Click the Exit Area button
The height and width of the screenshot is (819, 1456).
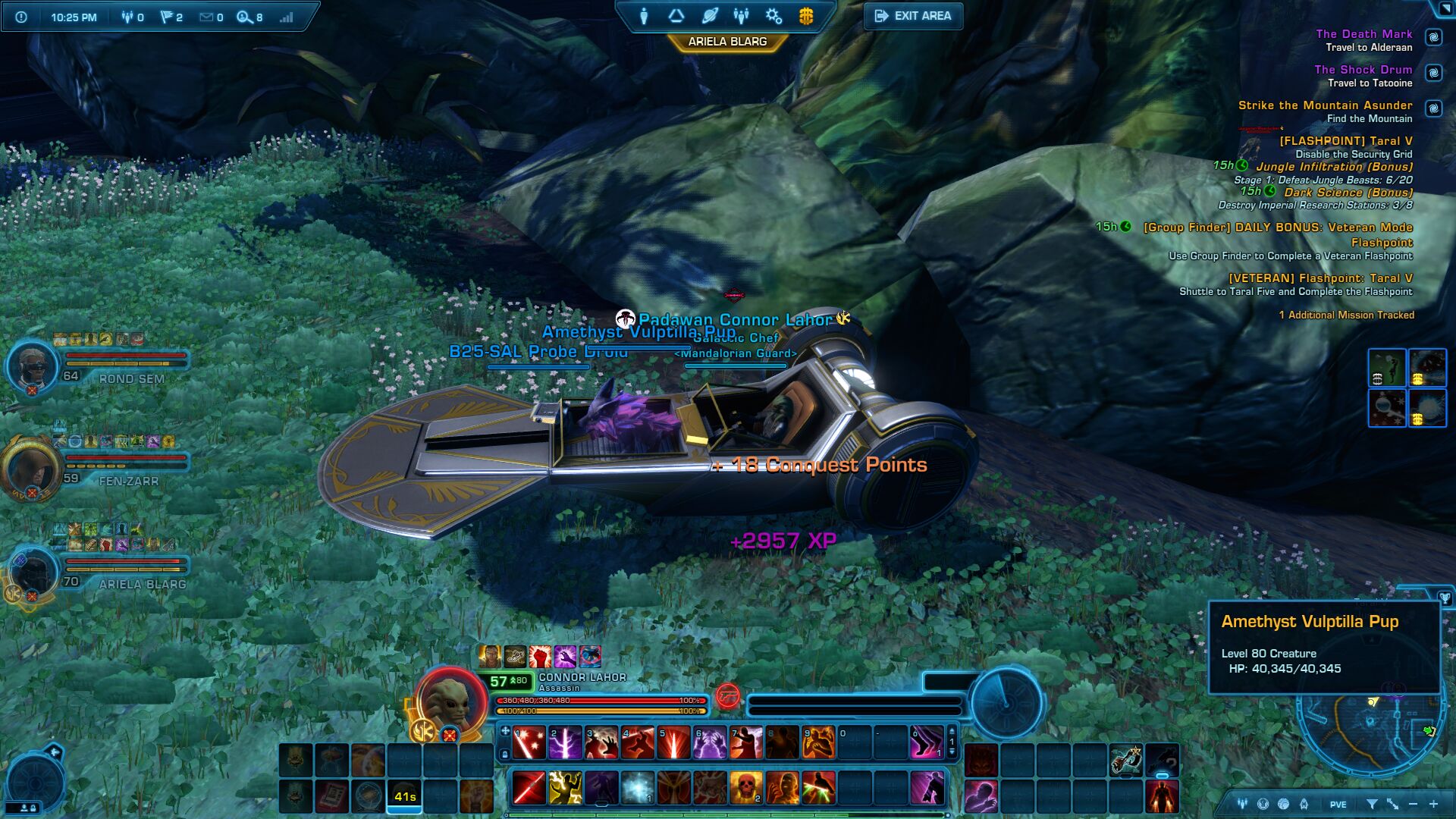click(x=913, y=16)
